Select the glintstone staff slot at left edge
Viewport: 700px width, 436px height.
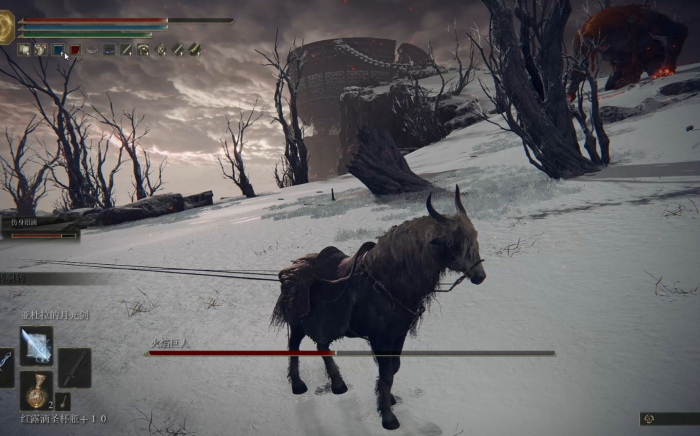pyautogui.click(x=5, y=367)
